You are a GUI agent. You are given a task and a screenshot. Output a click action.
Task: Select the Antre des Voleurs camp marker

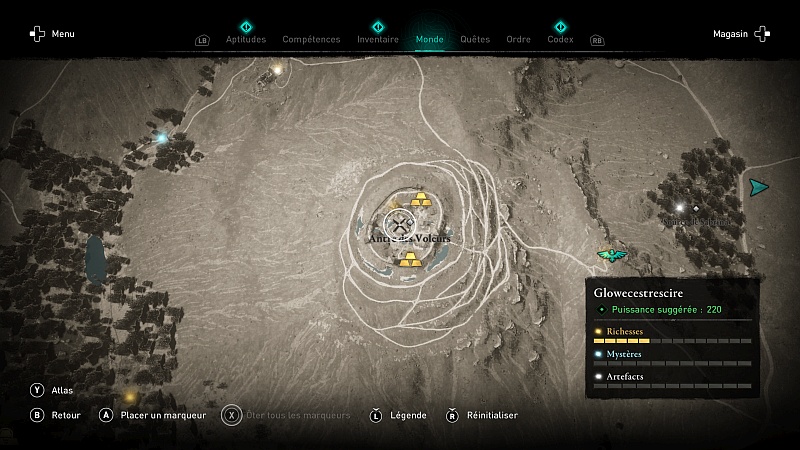click(400, 224)
